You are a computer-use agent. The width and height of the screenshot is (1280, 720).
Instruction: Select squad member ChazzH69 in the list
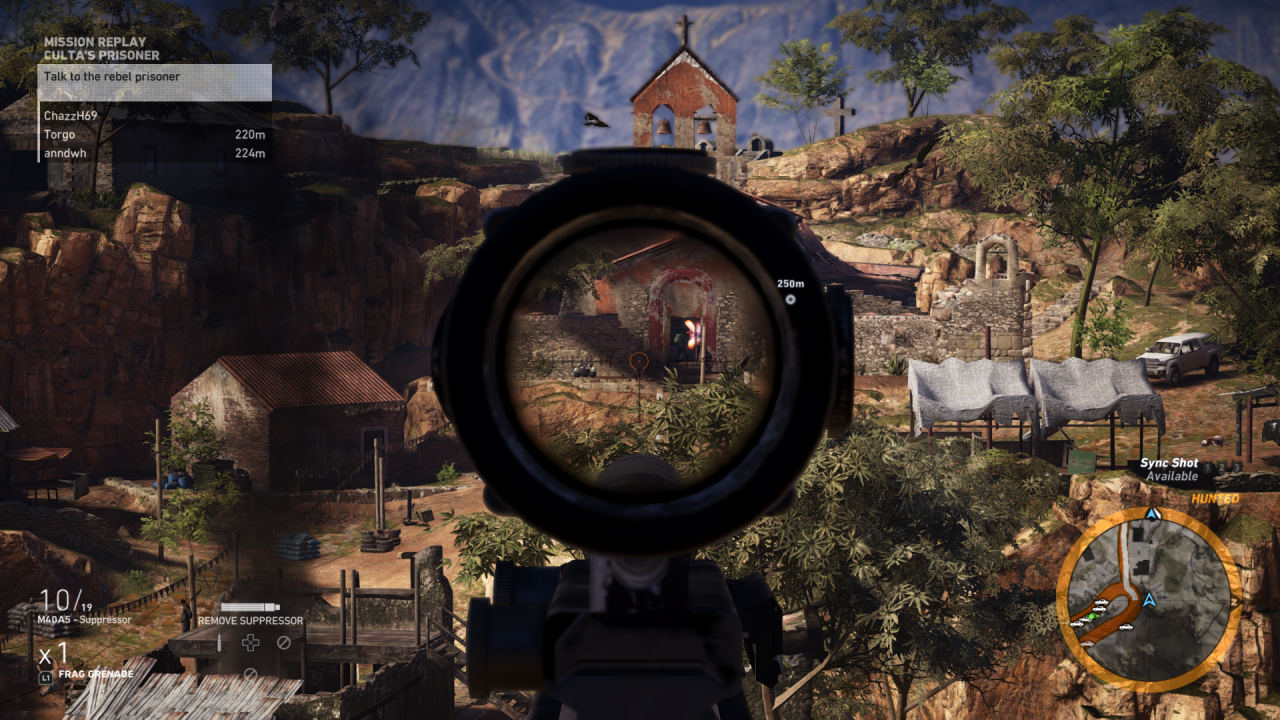[73, 116]
